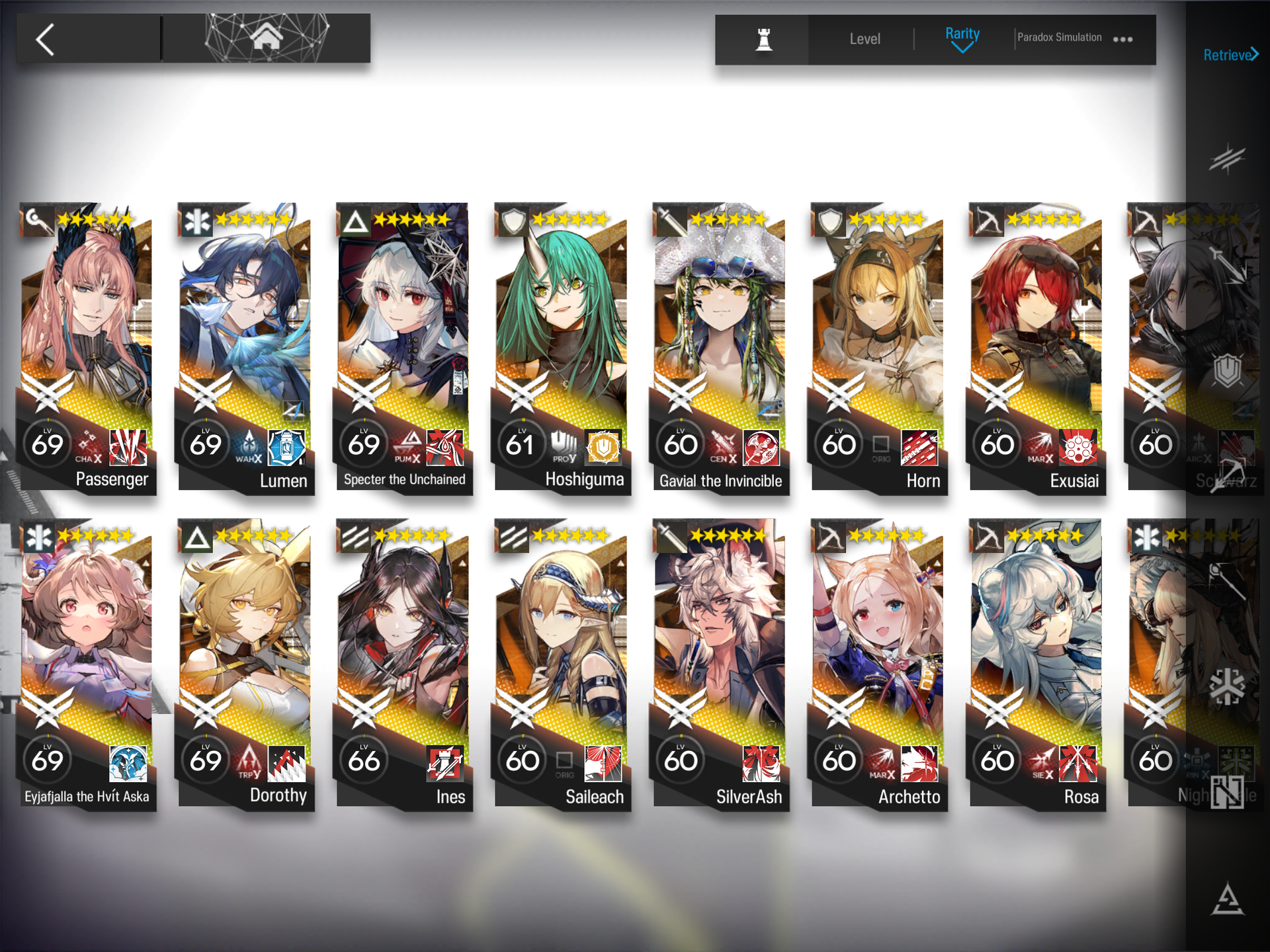Click the Retrieve link
The width and height of the screenshot is (1270, 952).
tap(1229, 56)
